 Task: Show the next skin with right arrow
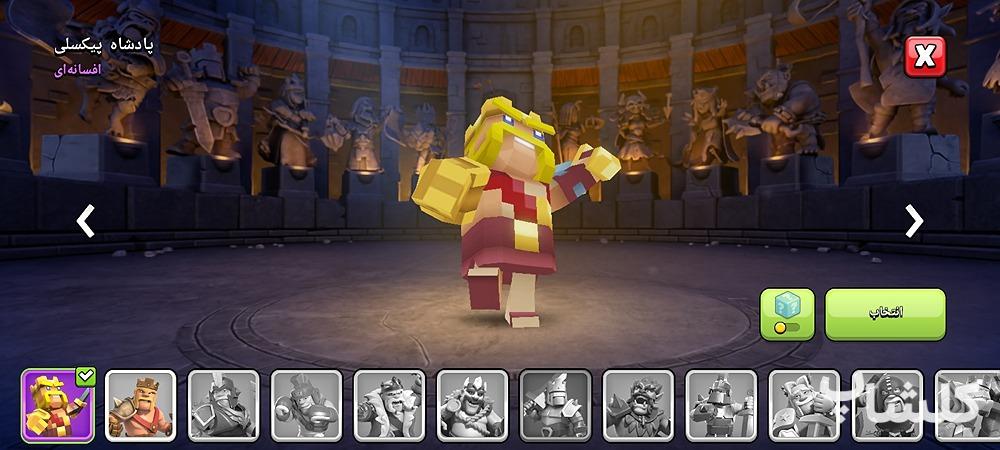(913, 221)
